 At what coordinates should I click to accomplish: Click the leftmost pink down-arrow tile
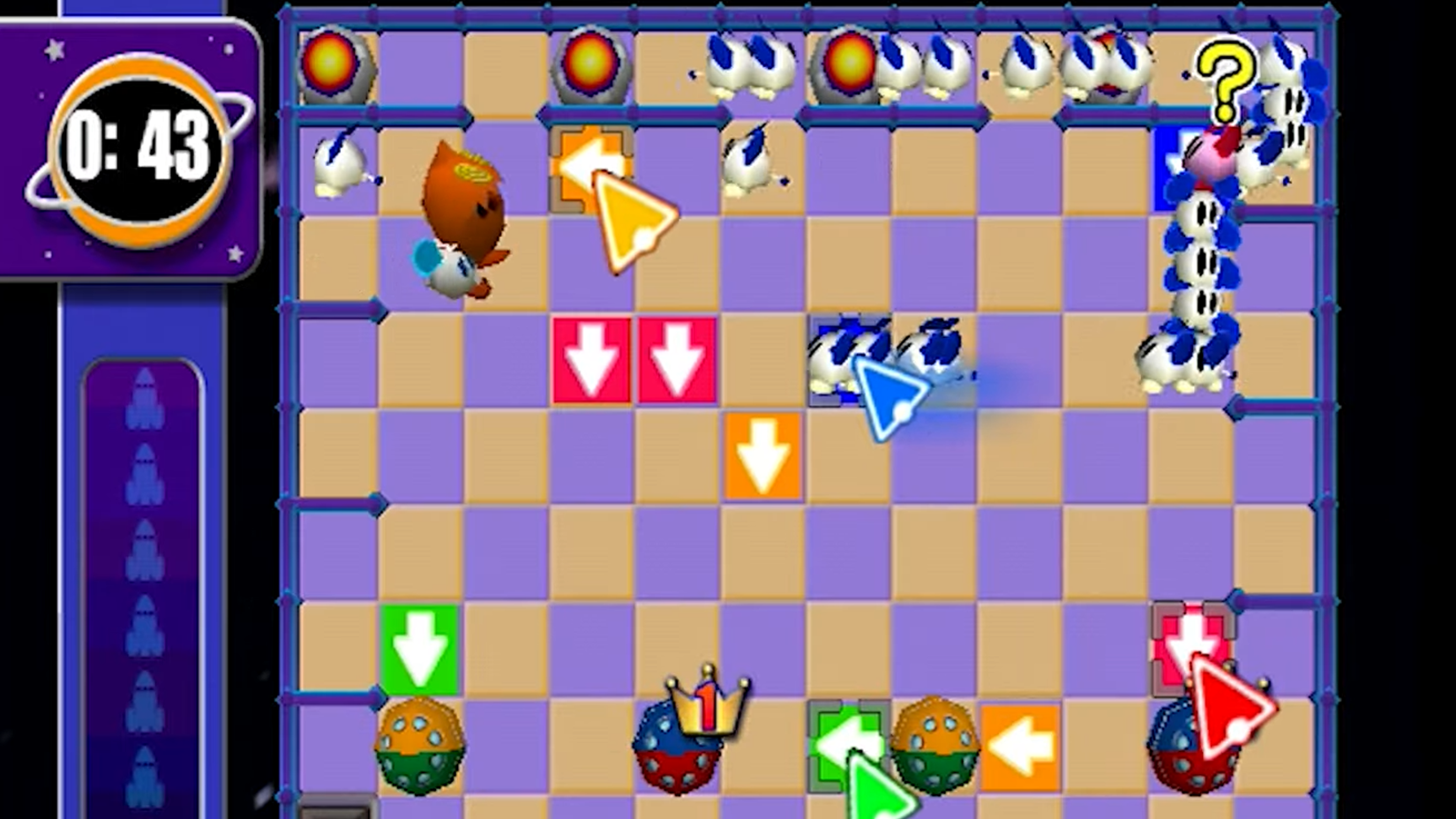click(589, 360)
